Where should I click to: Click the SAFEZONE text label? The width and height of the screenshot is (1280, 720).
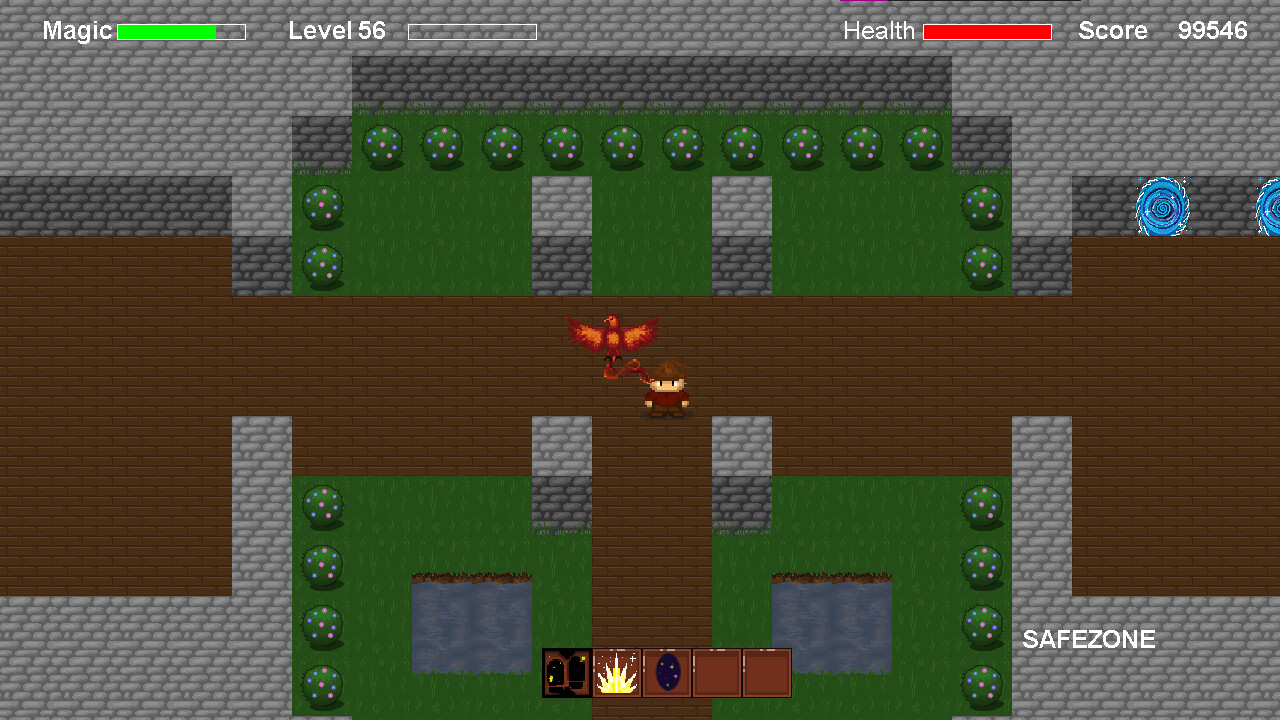point(1089,640)
